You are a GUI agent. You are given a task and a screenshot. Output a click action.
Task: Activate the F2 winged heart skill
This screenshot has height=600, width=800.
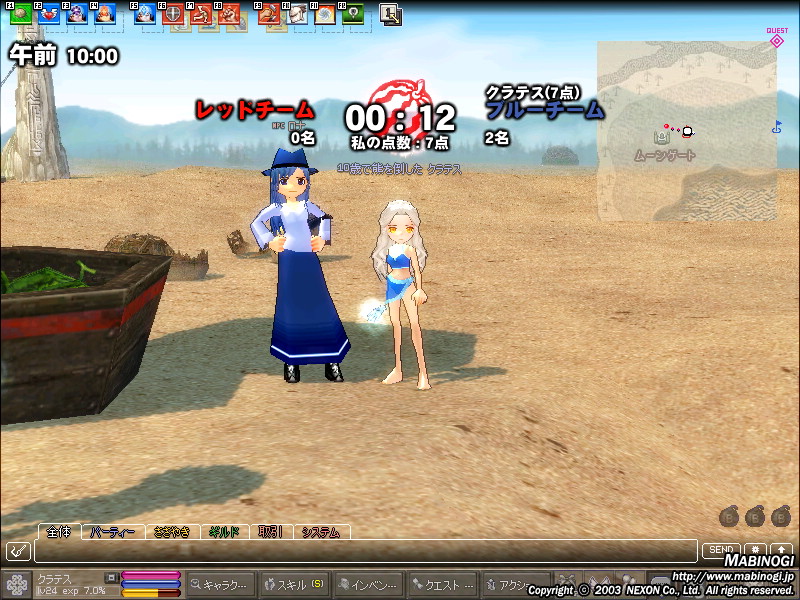pos(49,15)
